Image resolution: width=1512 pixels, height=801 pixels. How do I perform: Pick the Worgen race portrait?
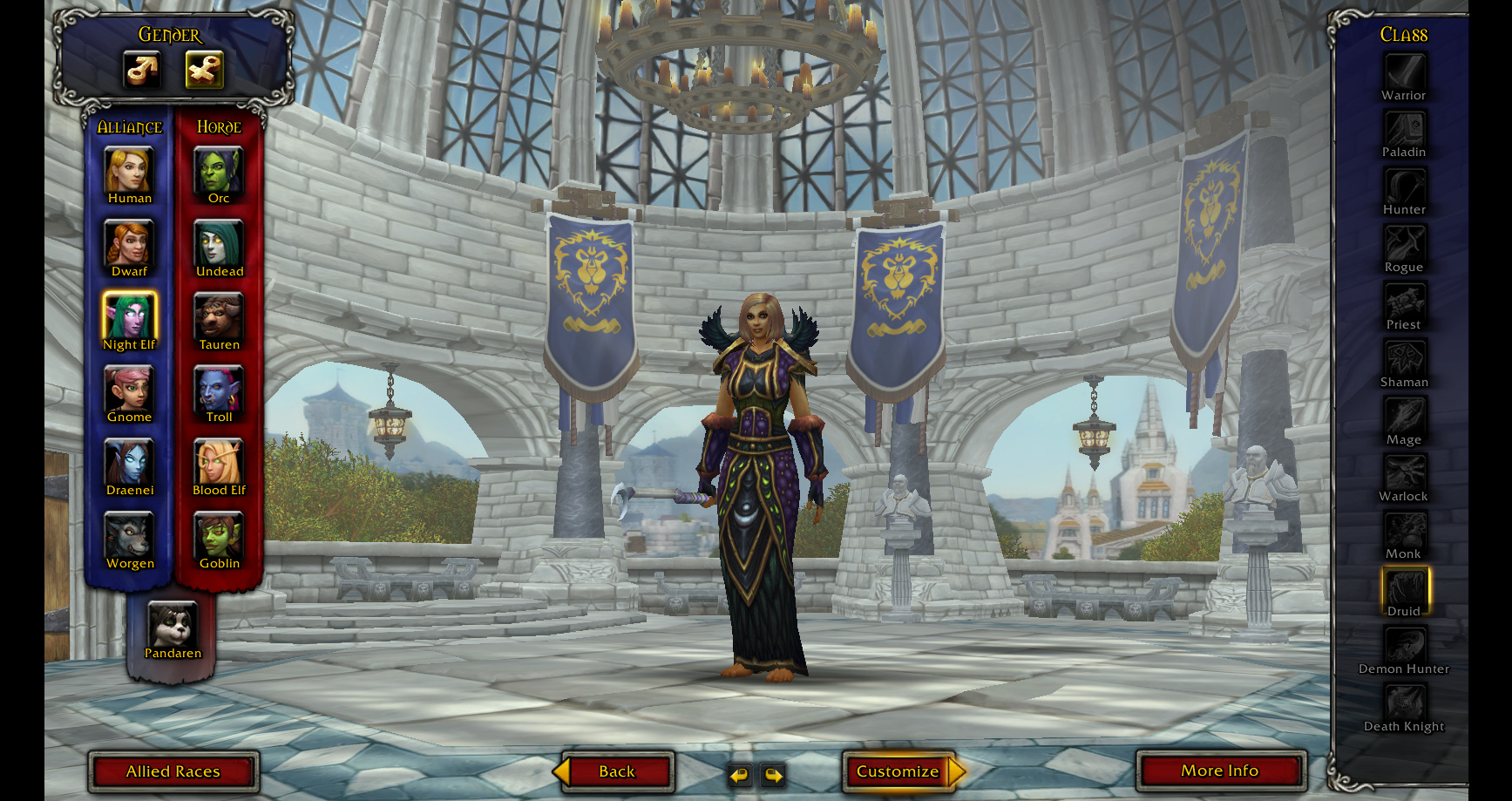pos(129,534)
